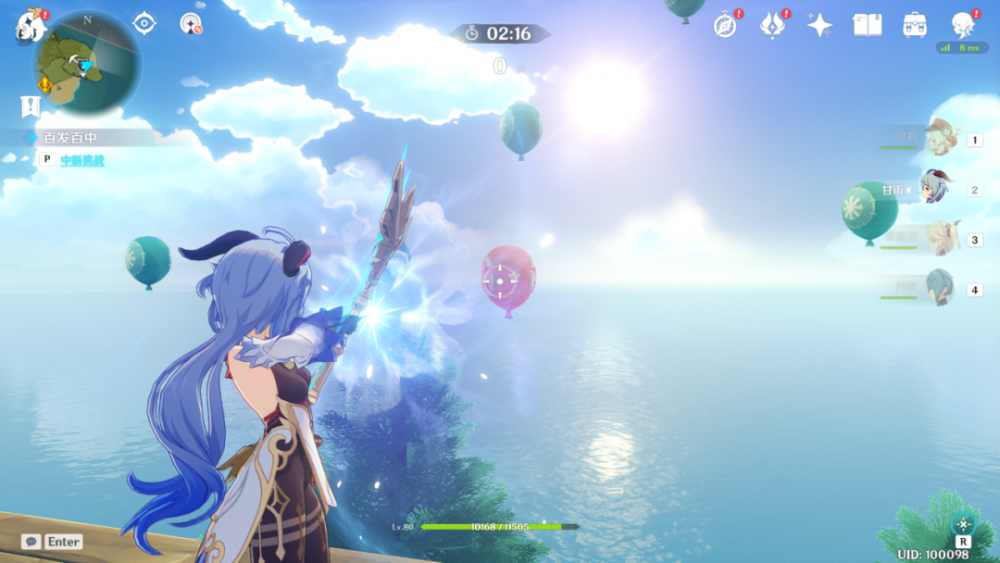
Task: Open the compass events icon
Action: [726, 25]
